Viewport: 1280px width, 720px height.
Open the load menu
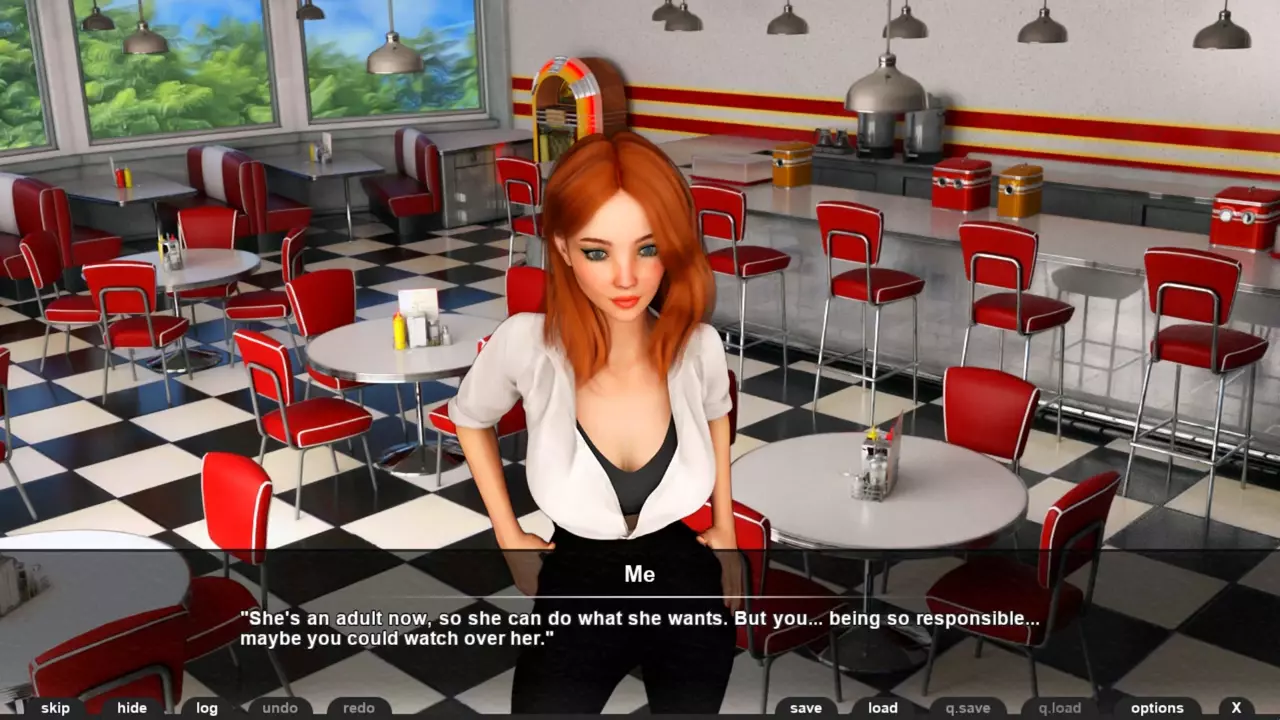pos(883,708)
